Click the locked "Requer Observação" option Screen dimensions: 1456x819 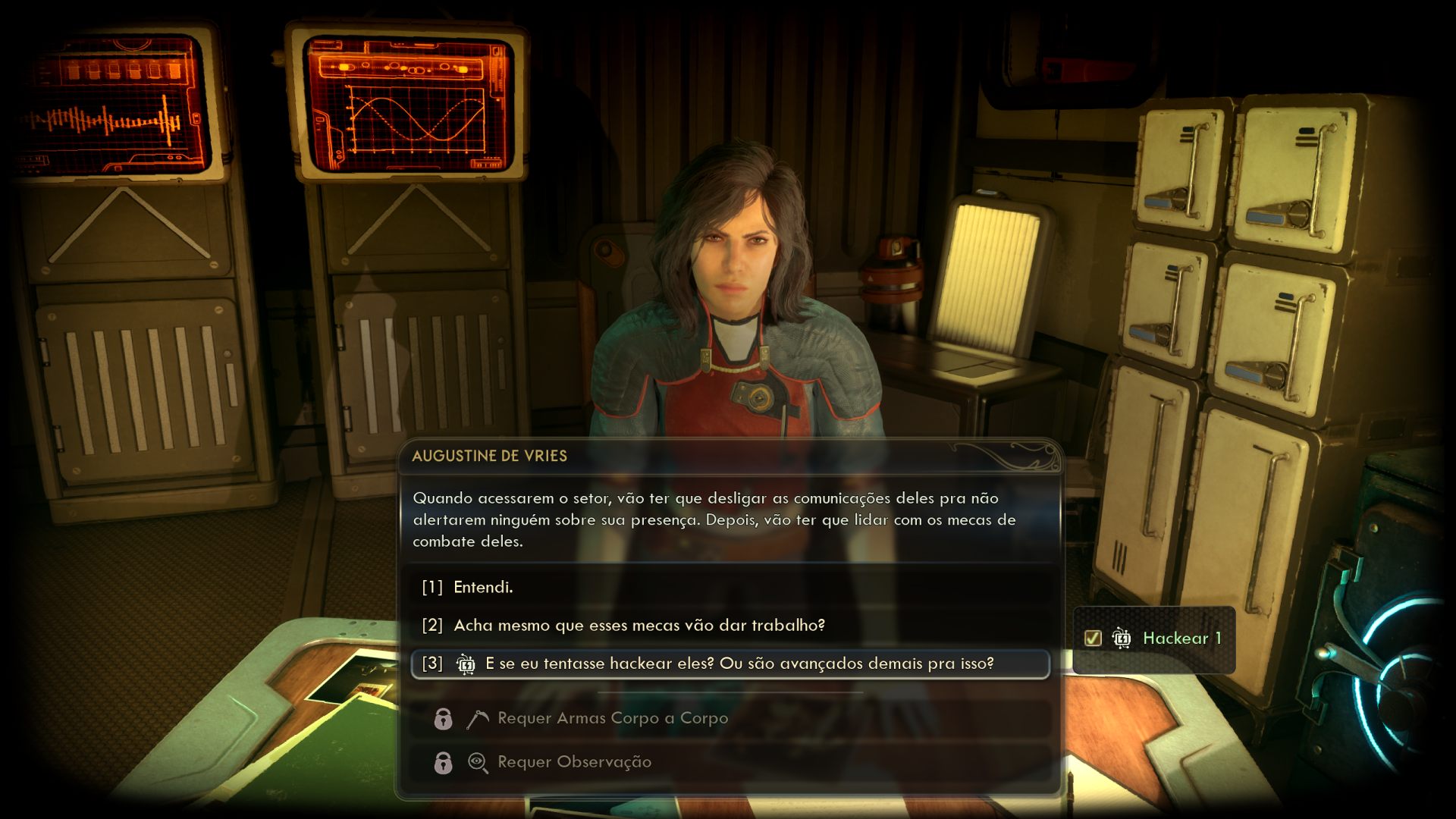pyautogui.click(x=574, y=762)
